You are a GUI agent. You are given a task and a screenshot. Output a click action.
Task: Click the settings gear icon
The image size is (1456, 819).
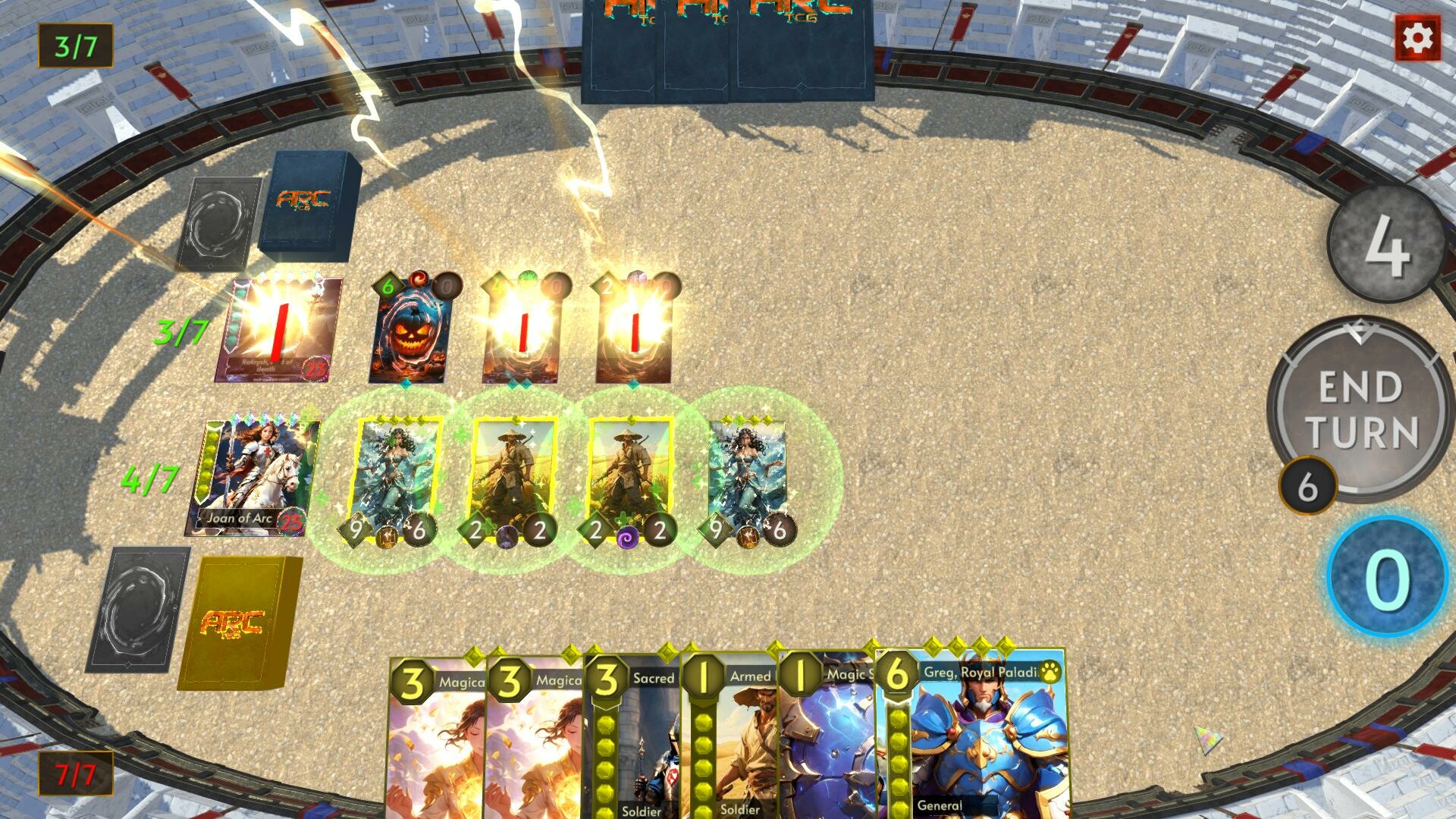[x=1417, y=37]
